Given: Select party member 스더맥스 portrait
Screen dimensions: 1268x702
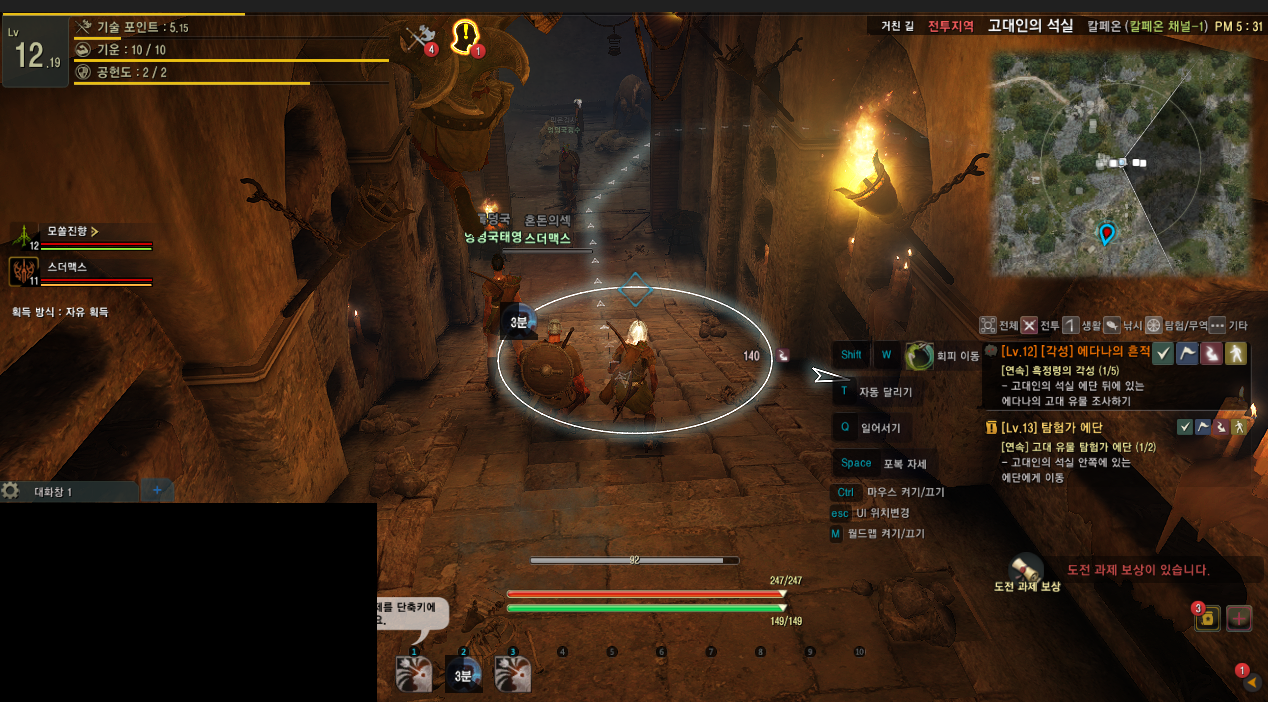Looking at the screenshot, I should coord(23,271).
